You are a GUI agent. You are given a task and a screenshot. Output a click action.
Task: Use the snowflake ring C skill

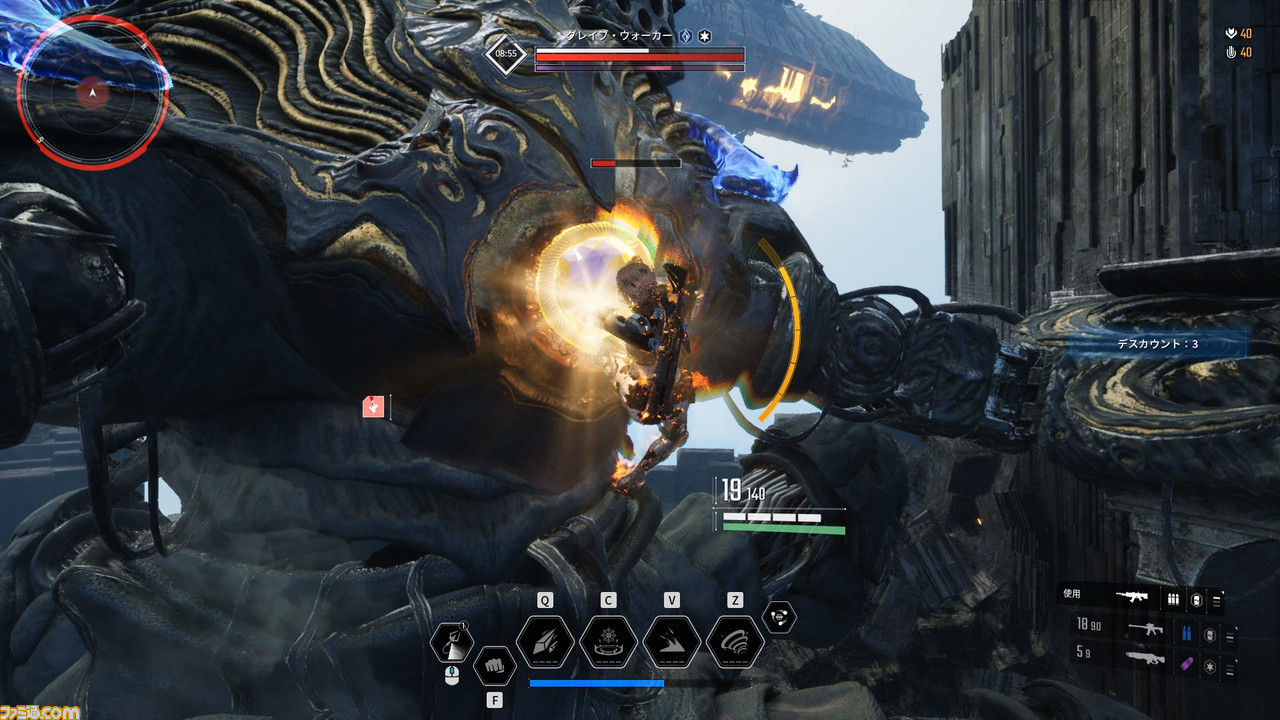point(608,642)
